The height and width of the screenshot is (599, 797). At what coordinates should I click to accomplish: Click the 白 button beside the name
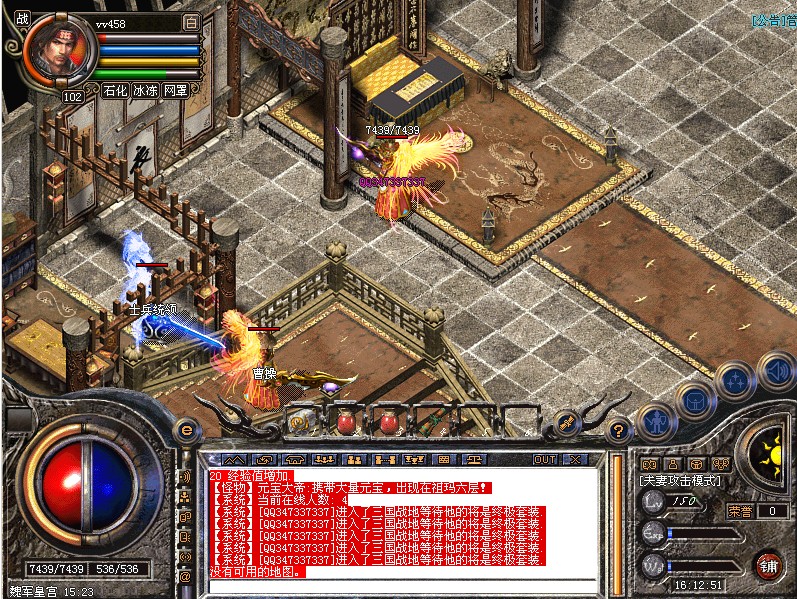coord(191,21)
